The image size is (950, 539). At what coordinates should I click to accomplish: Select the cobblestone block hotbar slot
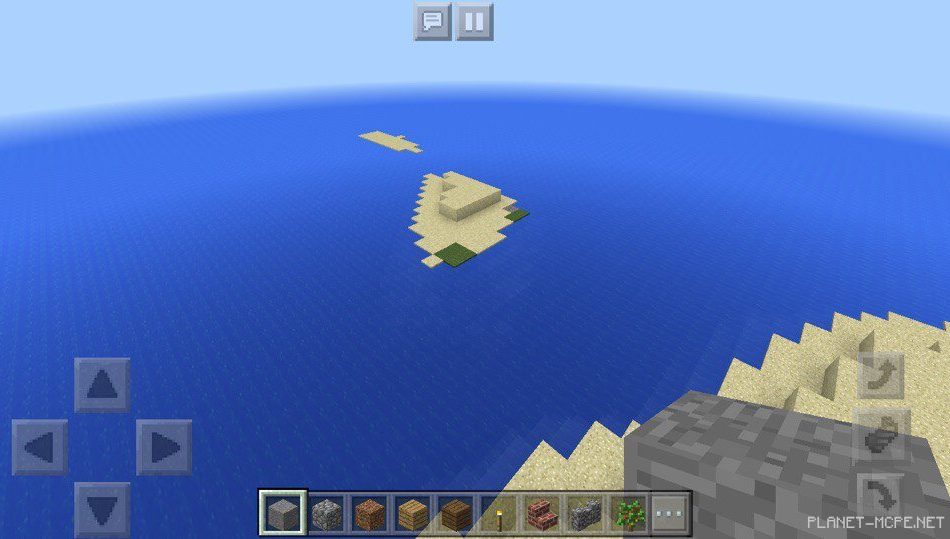click(325, 513)
